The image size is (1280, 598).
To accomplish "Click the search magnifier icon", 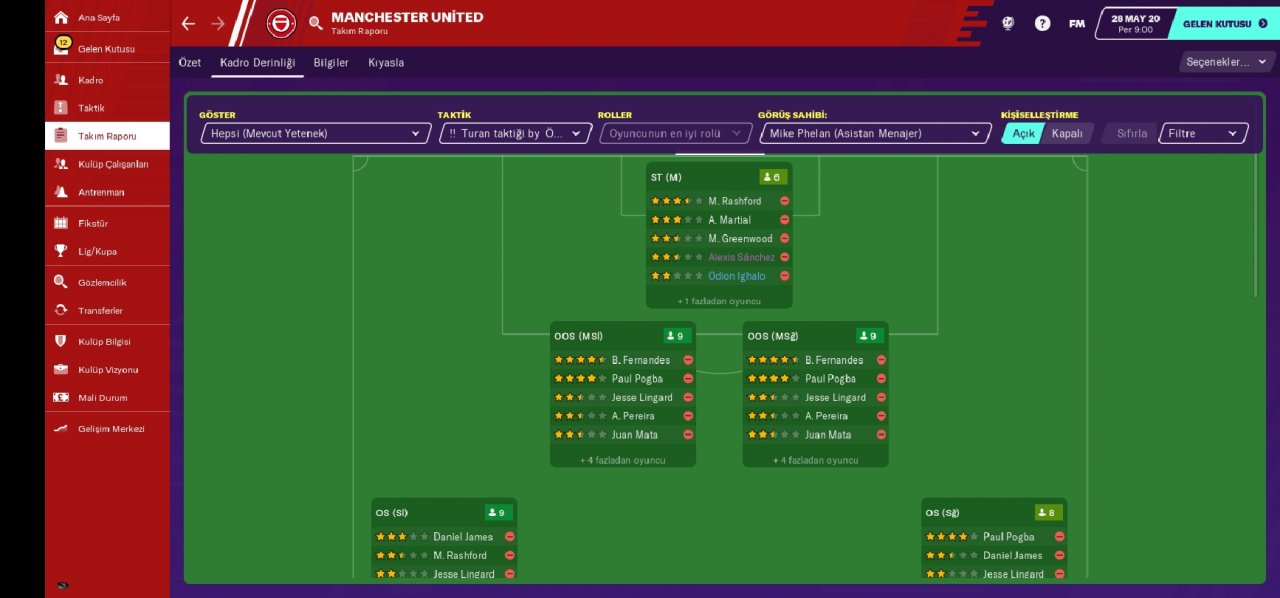I will (316, 23).
